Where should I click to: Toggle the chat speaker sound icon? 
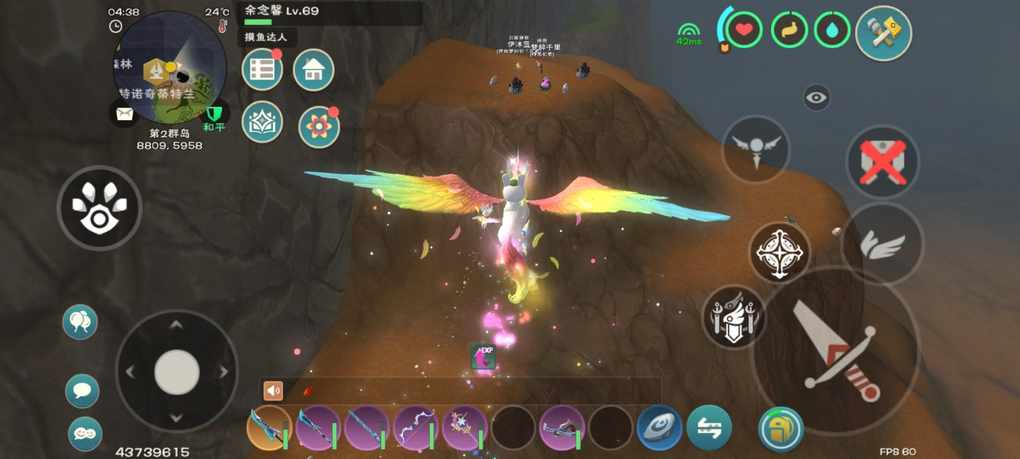coord(273,391)
